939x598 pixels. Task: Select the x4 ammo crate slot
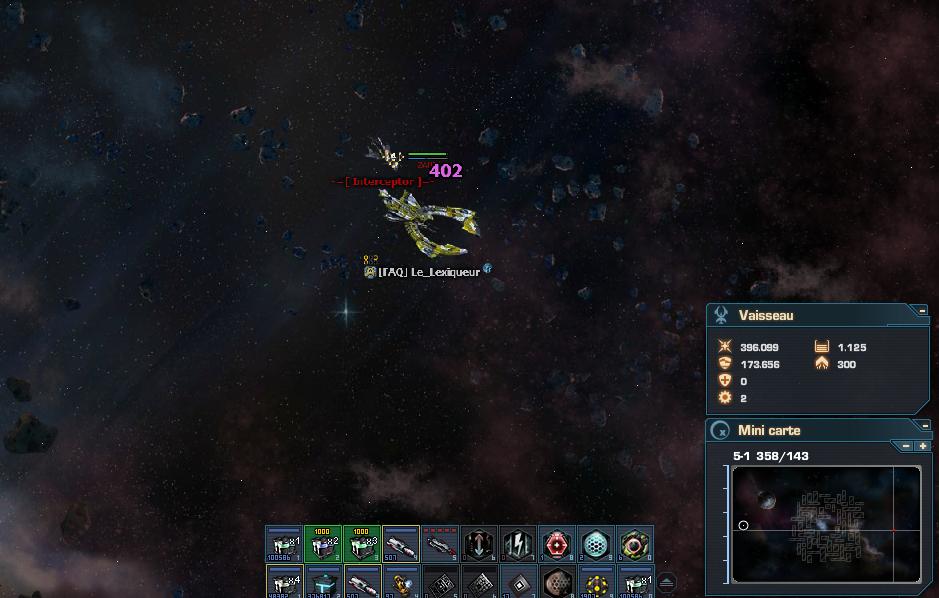[x=284, y=583]
